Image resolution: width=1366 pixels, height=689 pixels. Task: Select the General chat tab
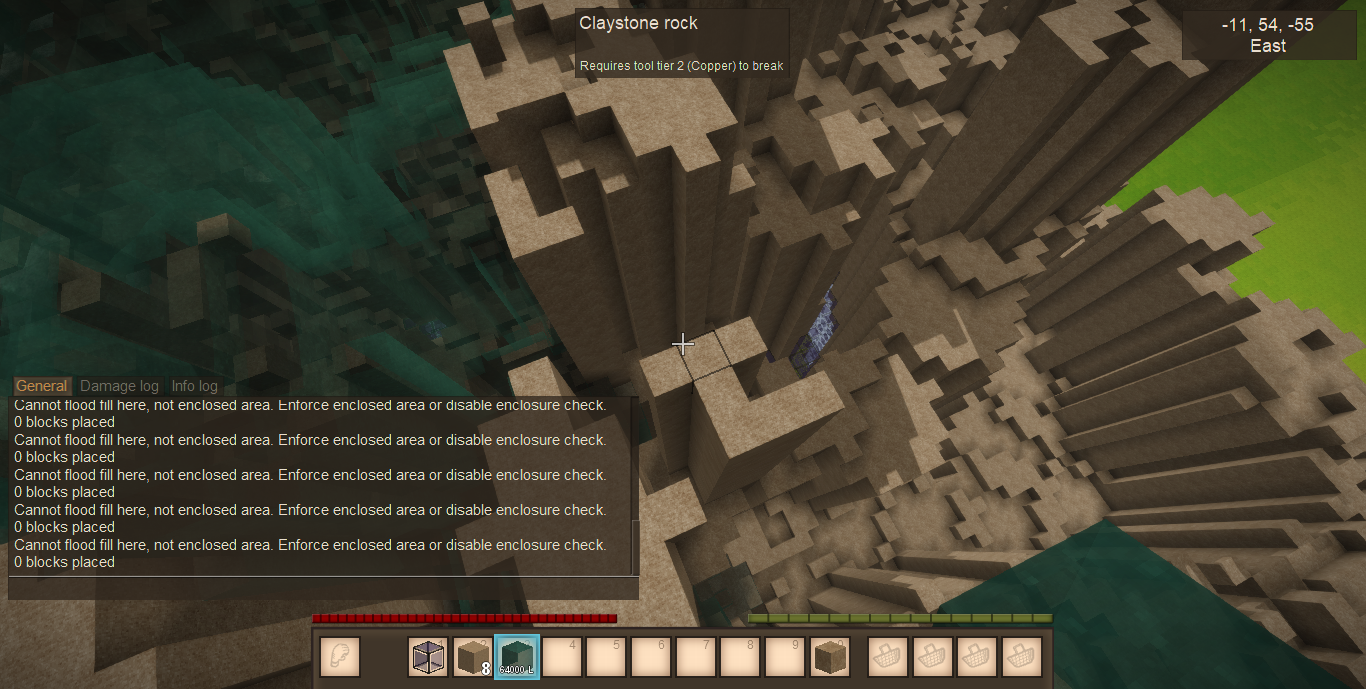tap(42, 386)
